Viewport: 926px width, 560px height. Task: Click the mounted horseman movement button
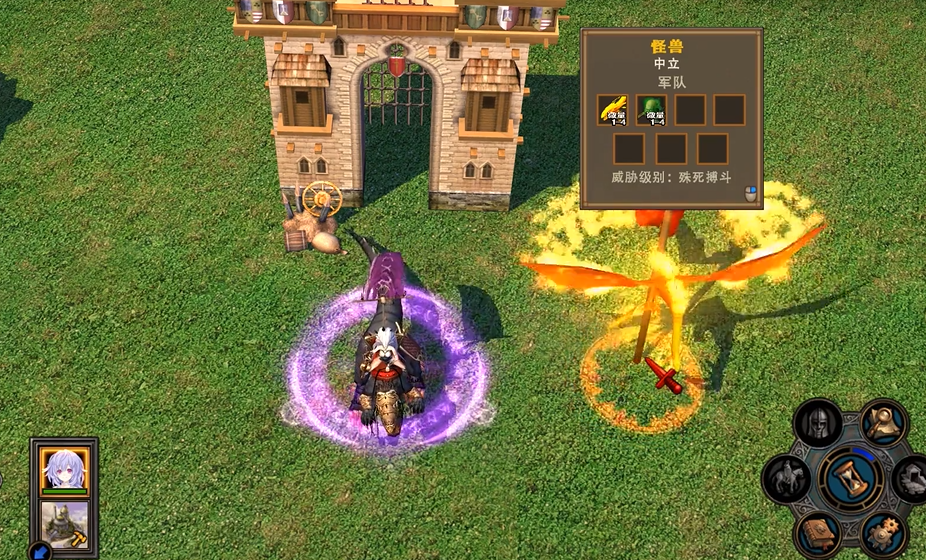[786, 478]
